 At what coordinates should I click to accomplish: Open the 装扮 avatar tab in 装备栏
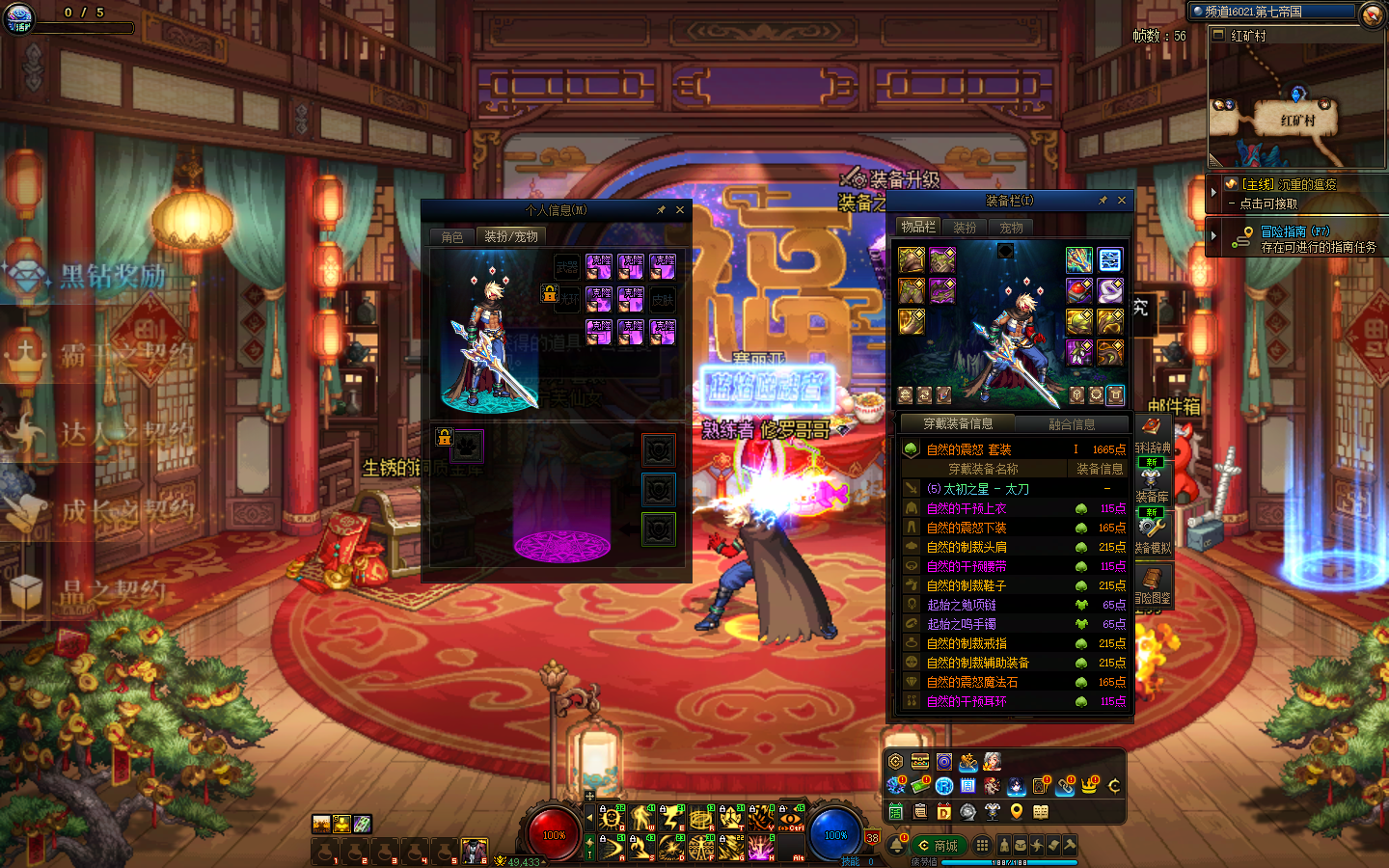[965, 228]
